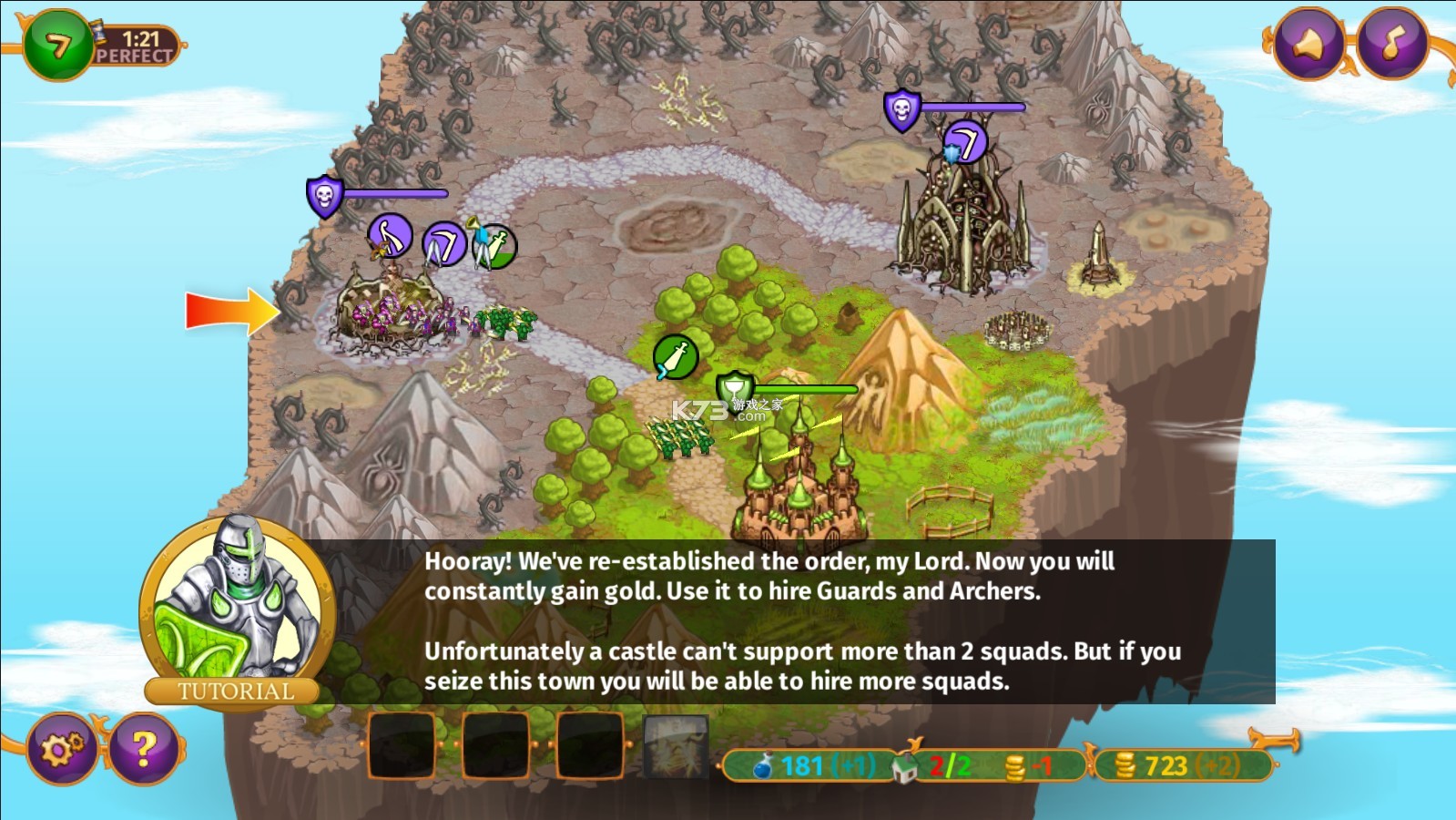This screenshot has width=1456, height=820.
Task: Select the enemy dark tower scythe icon
Action: point(965,143)
